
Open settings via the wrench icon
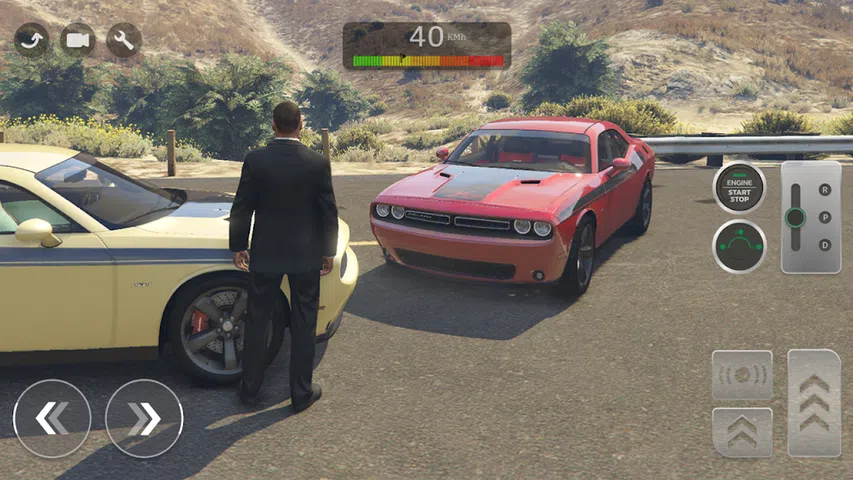[124, 40]
